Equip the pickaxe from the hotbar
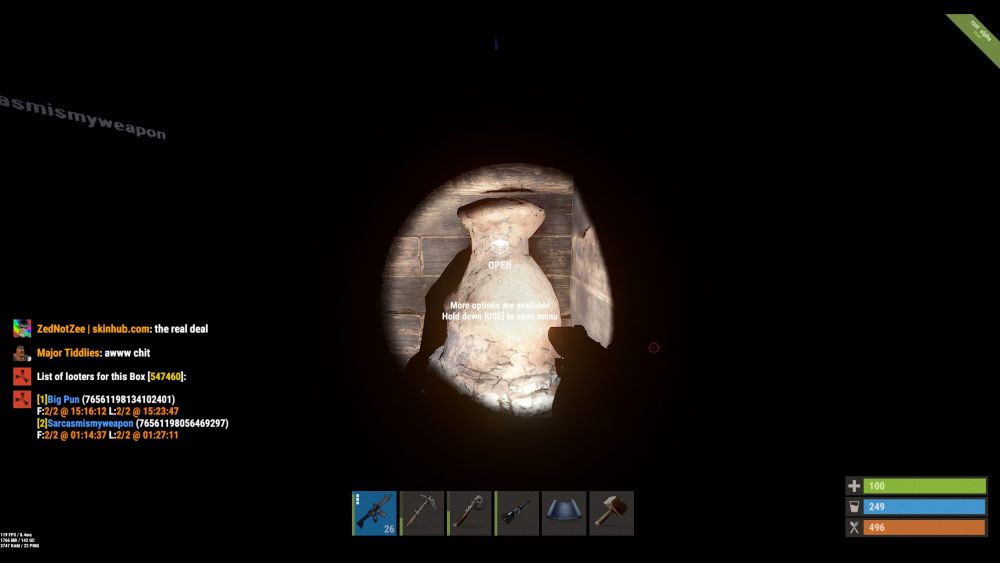The height and width of the screenshot is (563, 1000). click(422, 513)
